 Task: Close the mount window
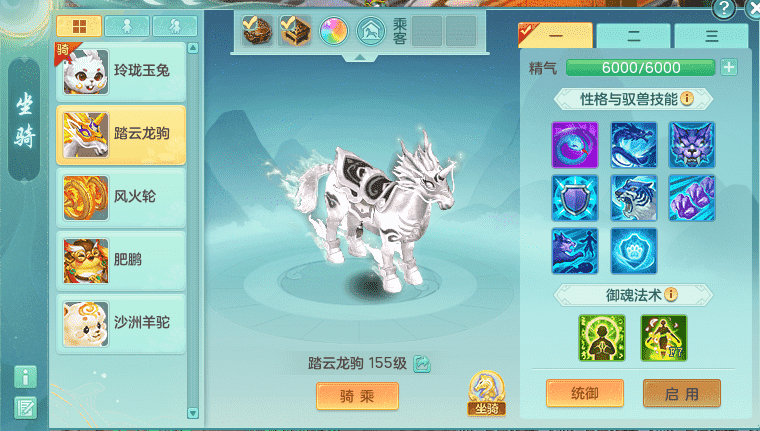pyautogui.click(x=753, y=9)
